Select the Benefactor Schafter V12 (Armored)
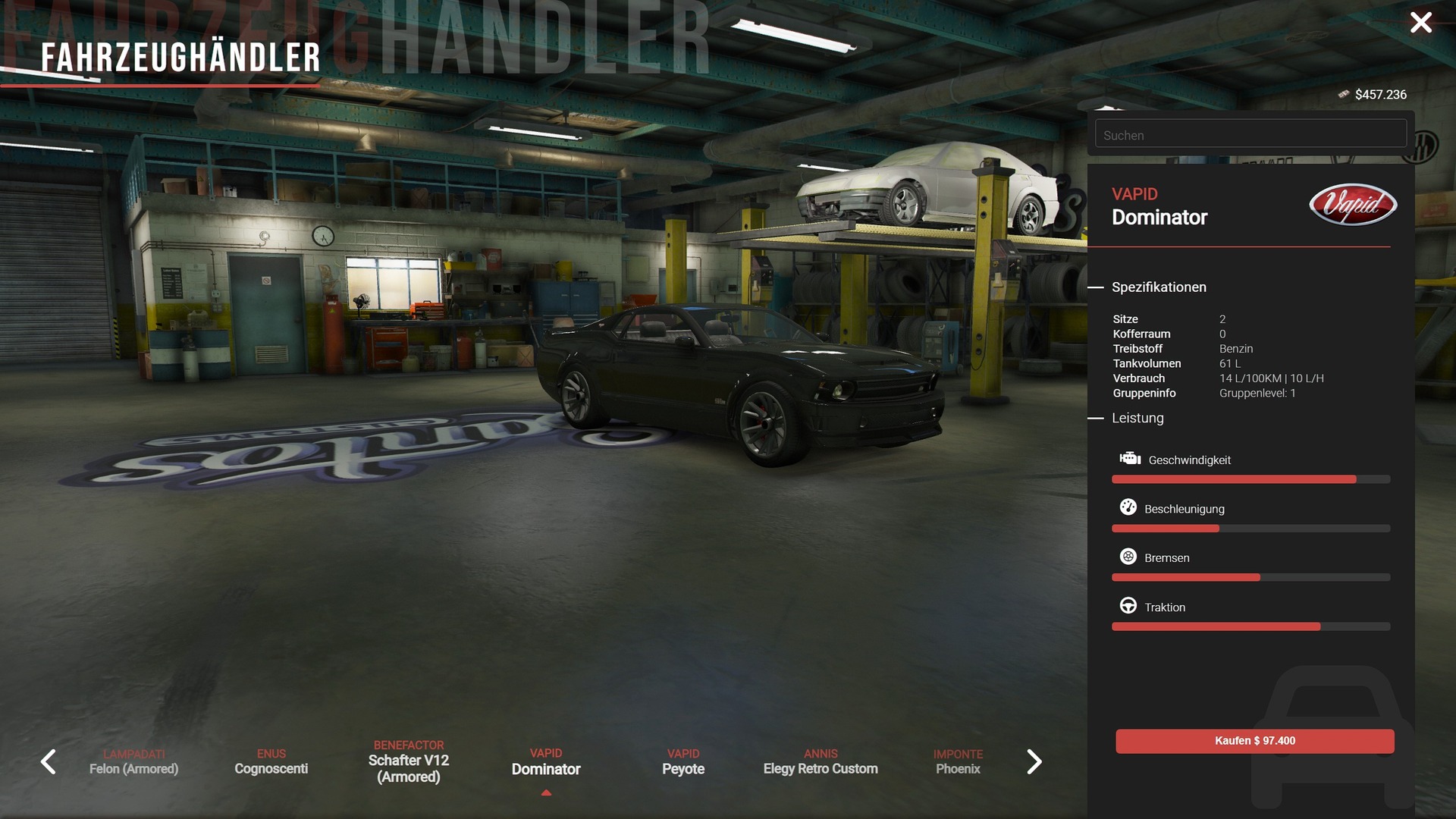1456x819 pixels. click(x=408, y=761)
